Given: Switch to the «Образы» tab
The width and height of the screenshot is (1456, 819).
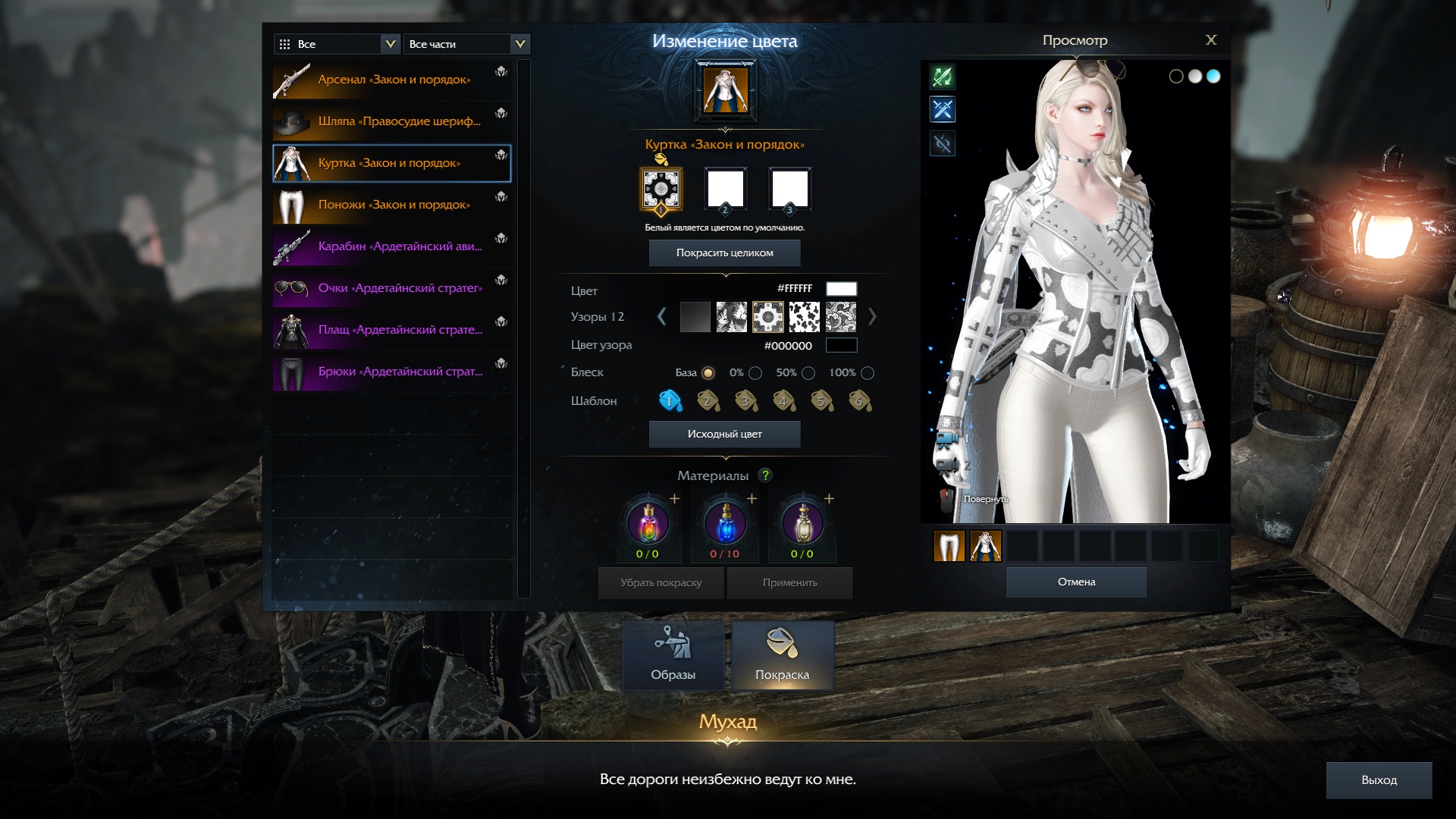Looking at the screenshot, I should click(673, 656).
